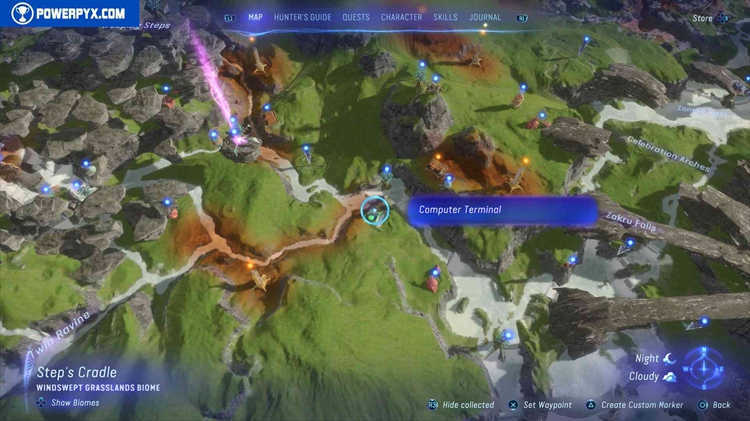Toggle Show Biomes
This screenshot has height=421, width=750.
[69, 403]
